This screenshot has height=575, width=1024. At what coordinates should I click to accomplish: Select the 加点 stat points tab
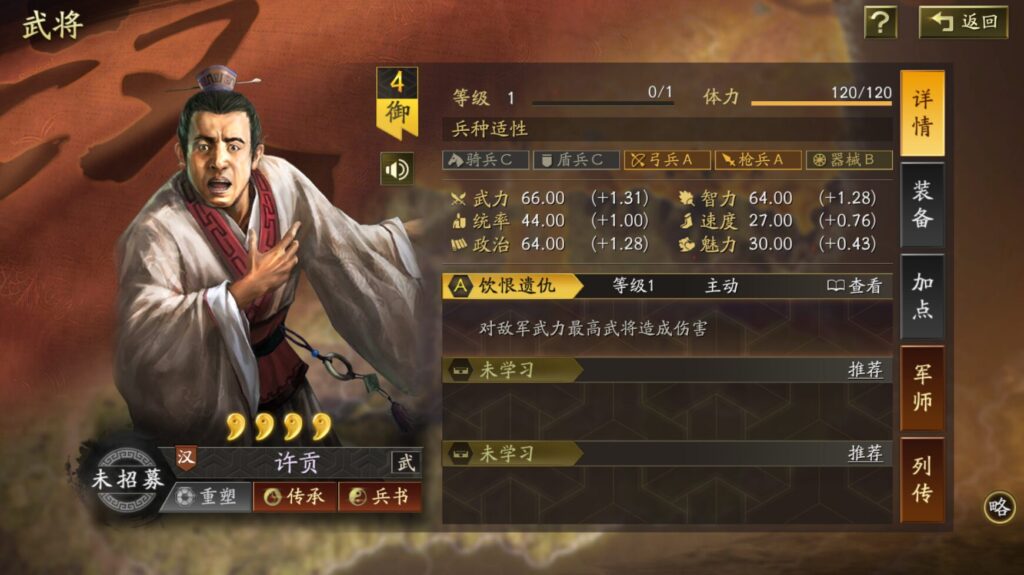pyautogui.click(x=922, y=295)
